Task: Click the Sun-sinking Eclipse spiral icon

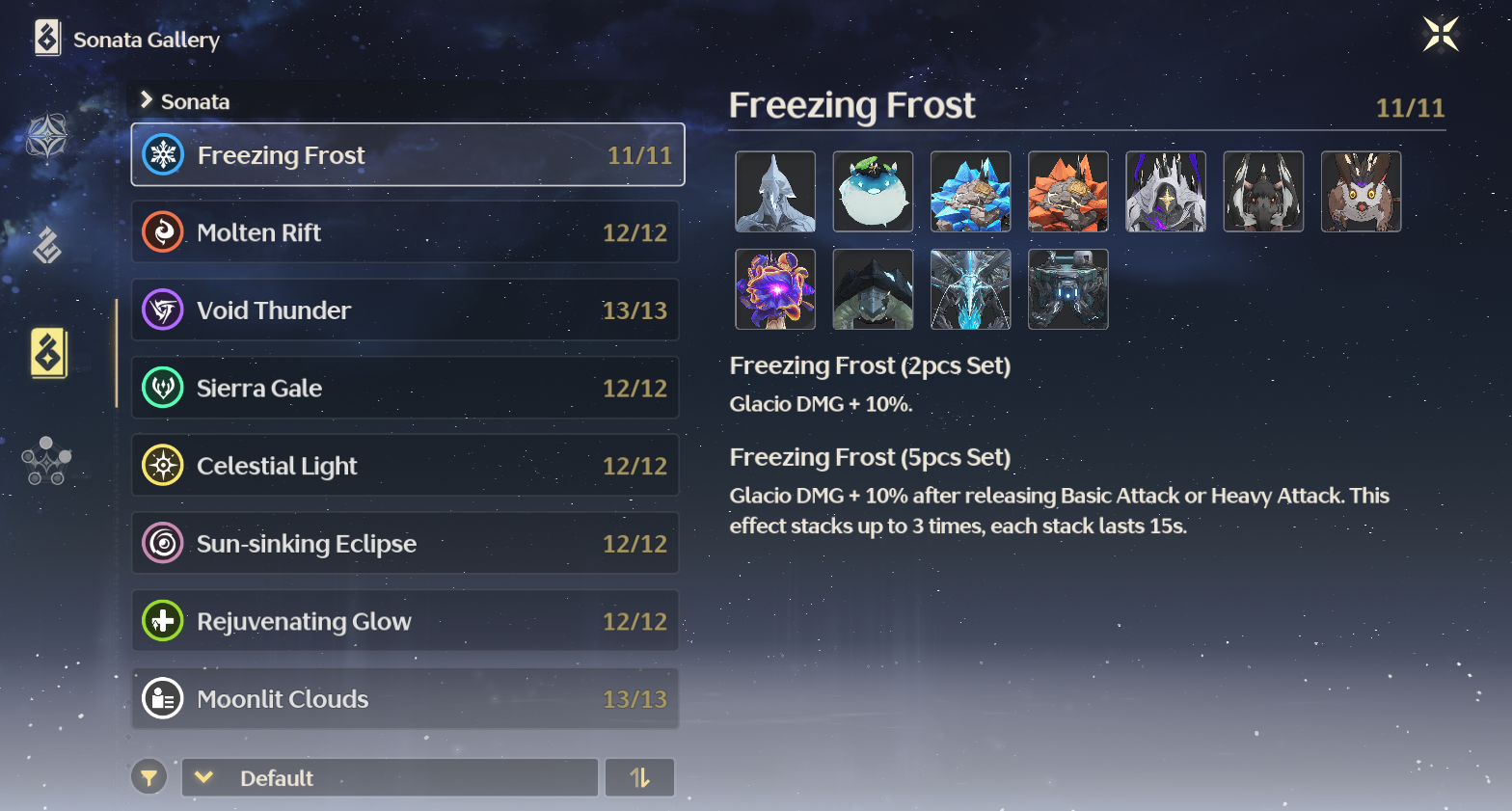Action: click(163, 543)
